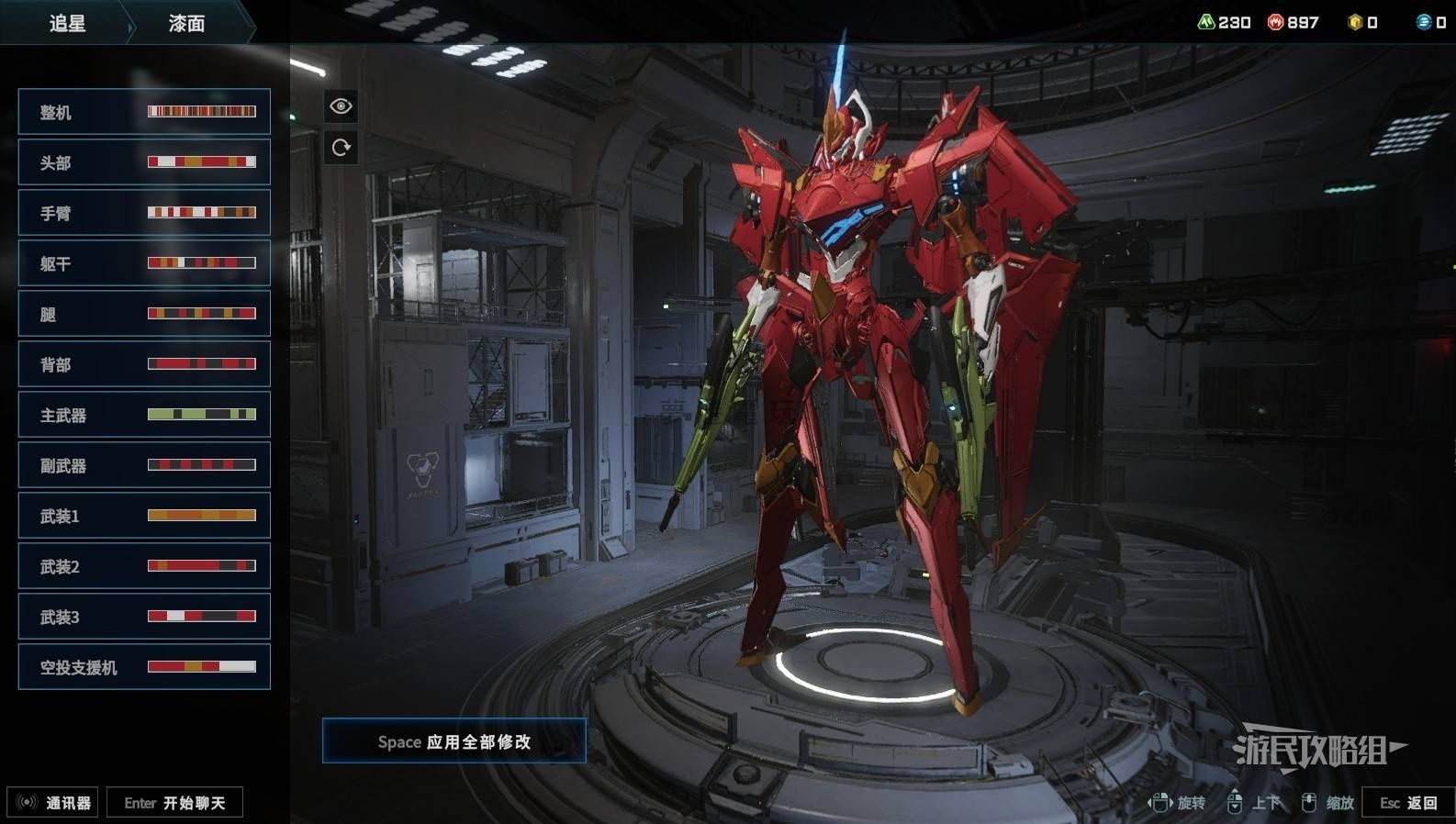Toggle the eye visibility icon
Screen dimensions: 1456x824
pyautogui.click(x=341, y=106)
